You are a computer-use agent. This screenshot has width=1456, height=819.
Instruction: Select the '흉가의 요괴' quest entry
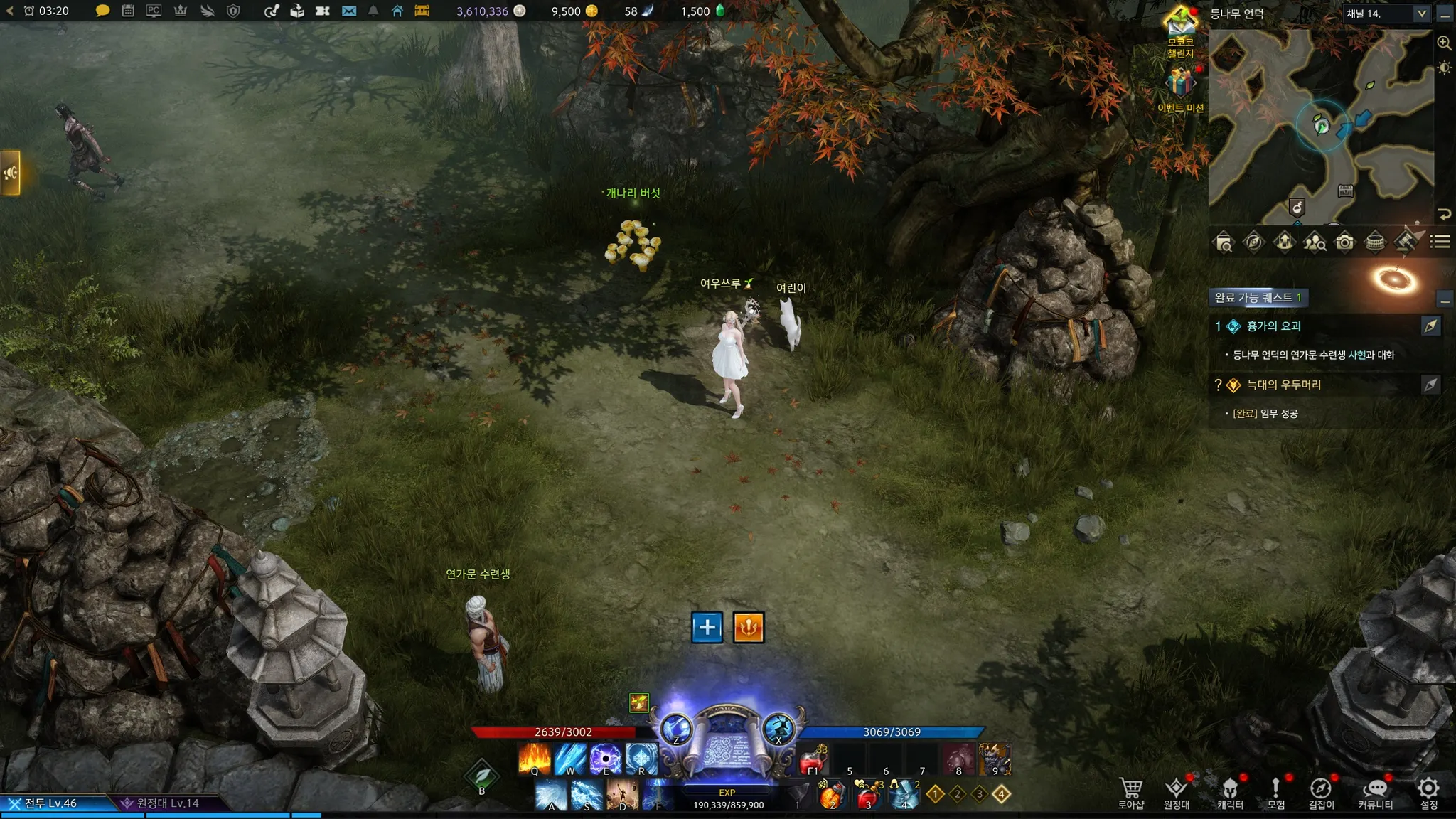[1273, 326]
